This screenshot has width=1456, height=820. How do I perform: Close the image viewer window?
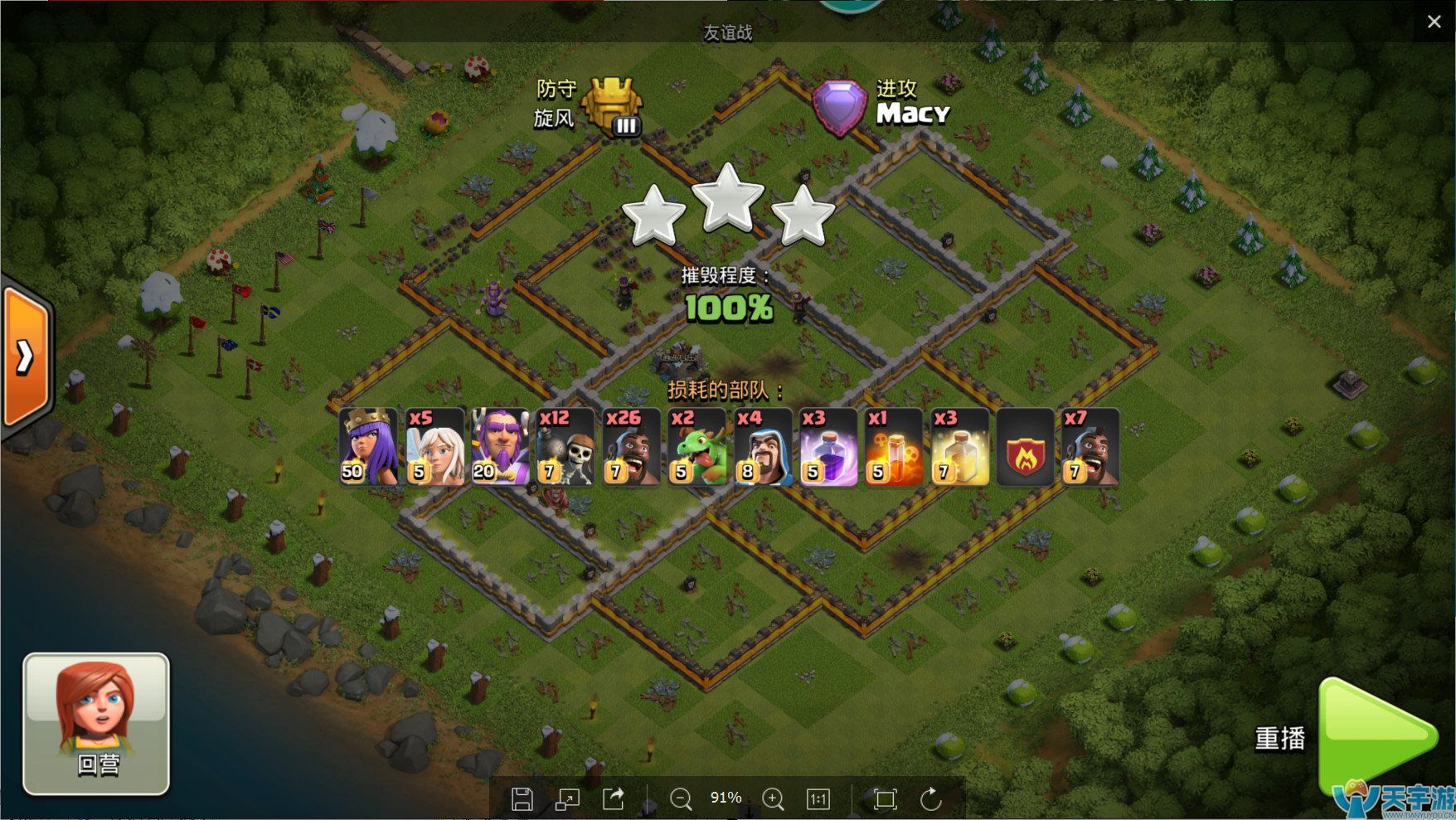[x=1434, y=22]
